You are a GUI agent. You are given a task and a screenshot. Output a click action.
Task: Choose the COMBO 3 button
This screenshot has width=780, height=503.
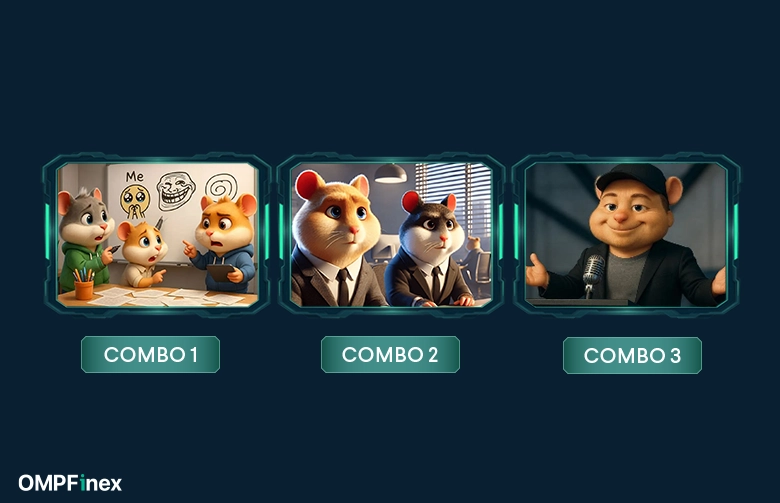coord(632,356)
